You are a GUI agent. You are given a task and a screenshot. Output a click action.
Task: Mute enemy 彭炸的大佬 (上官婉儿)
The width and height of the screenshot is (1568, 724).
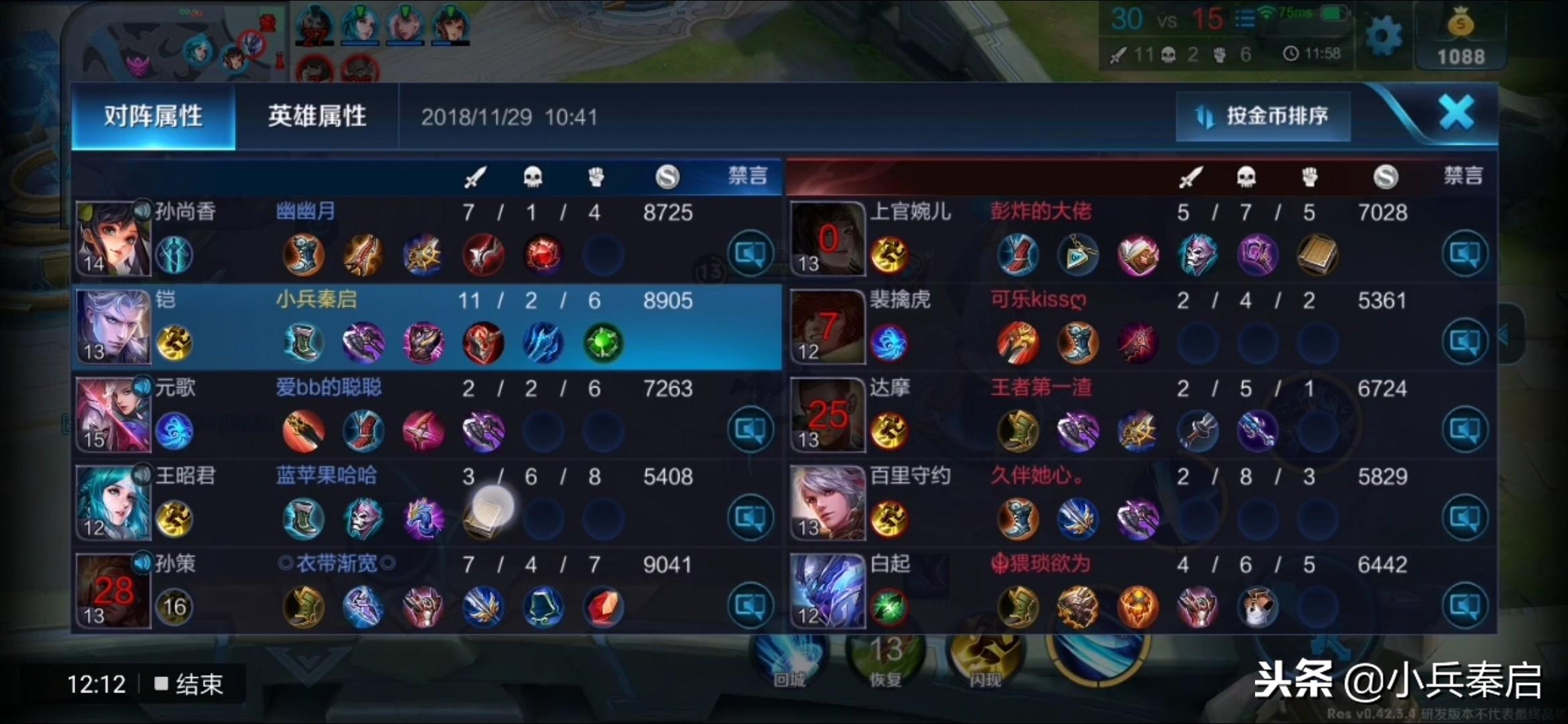pos(1464,253)
